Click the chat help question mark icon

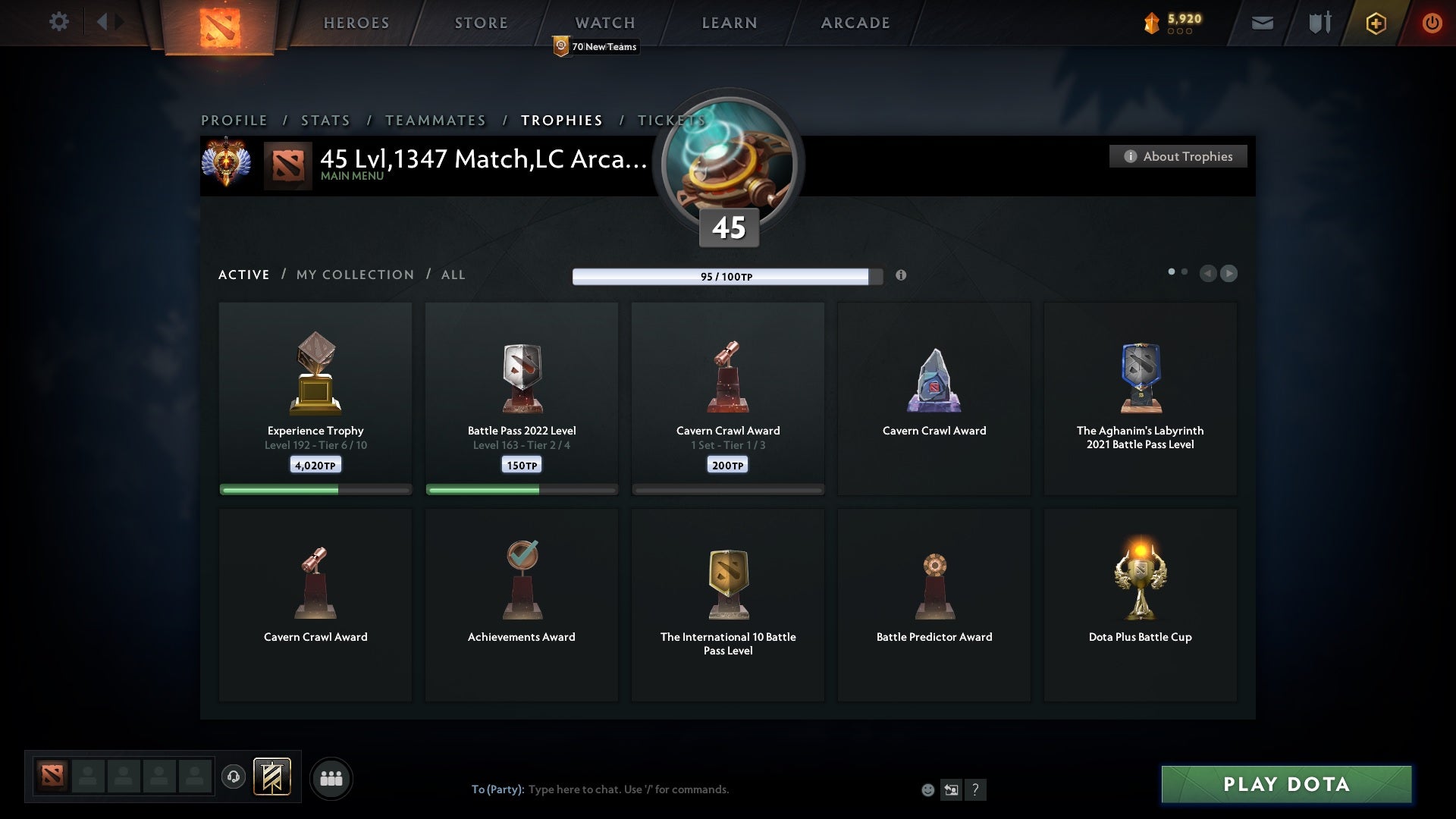975,789
